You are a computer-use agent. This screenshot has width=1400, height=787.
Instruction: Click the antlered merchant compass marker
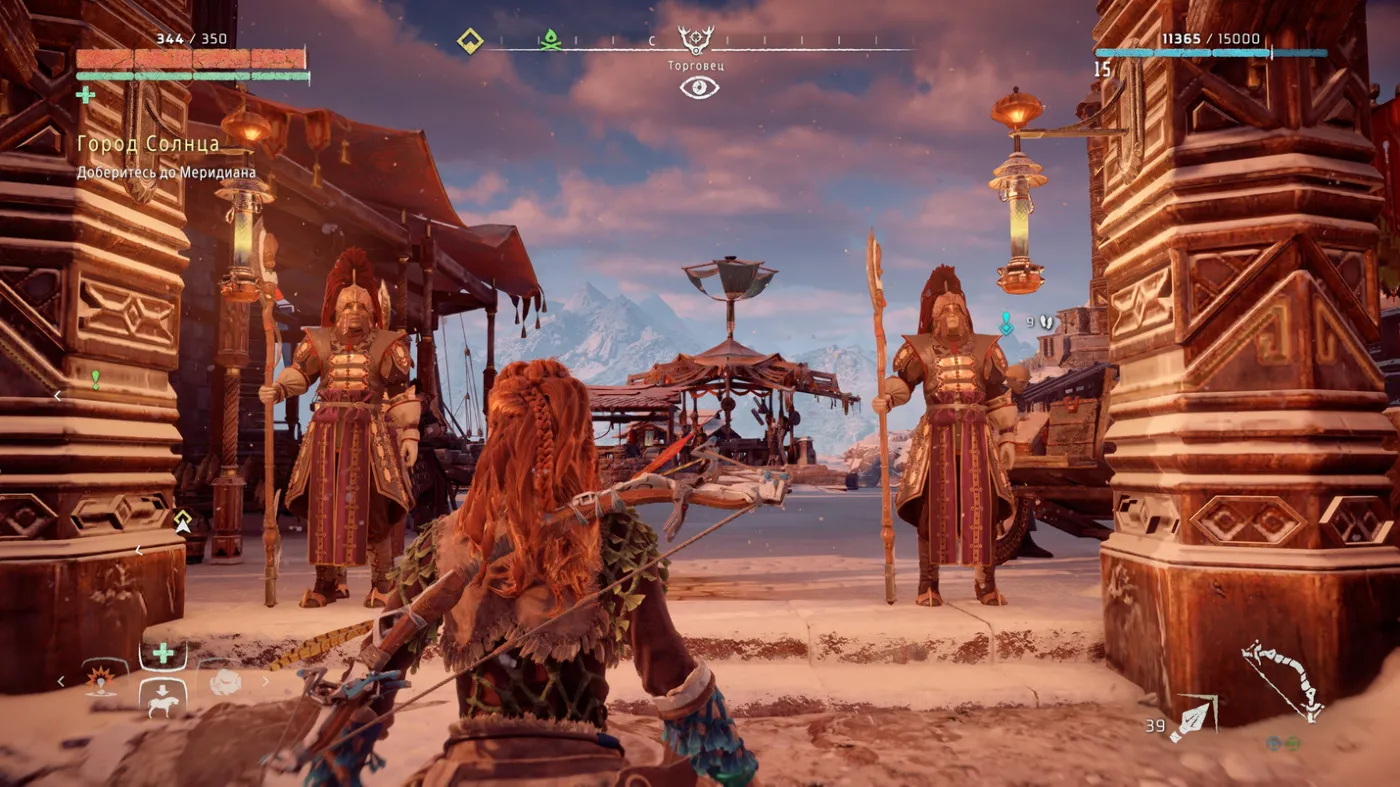click(x=696, y=41)
